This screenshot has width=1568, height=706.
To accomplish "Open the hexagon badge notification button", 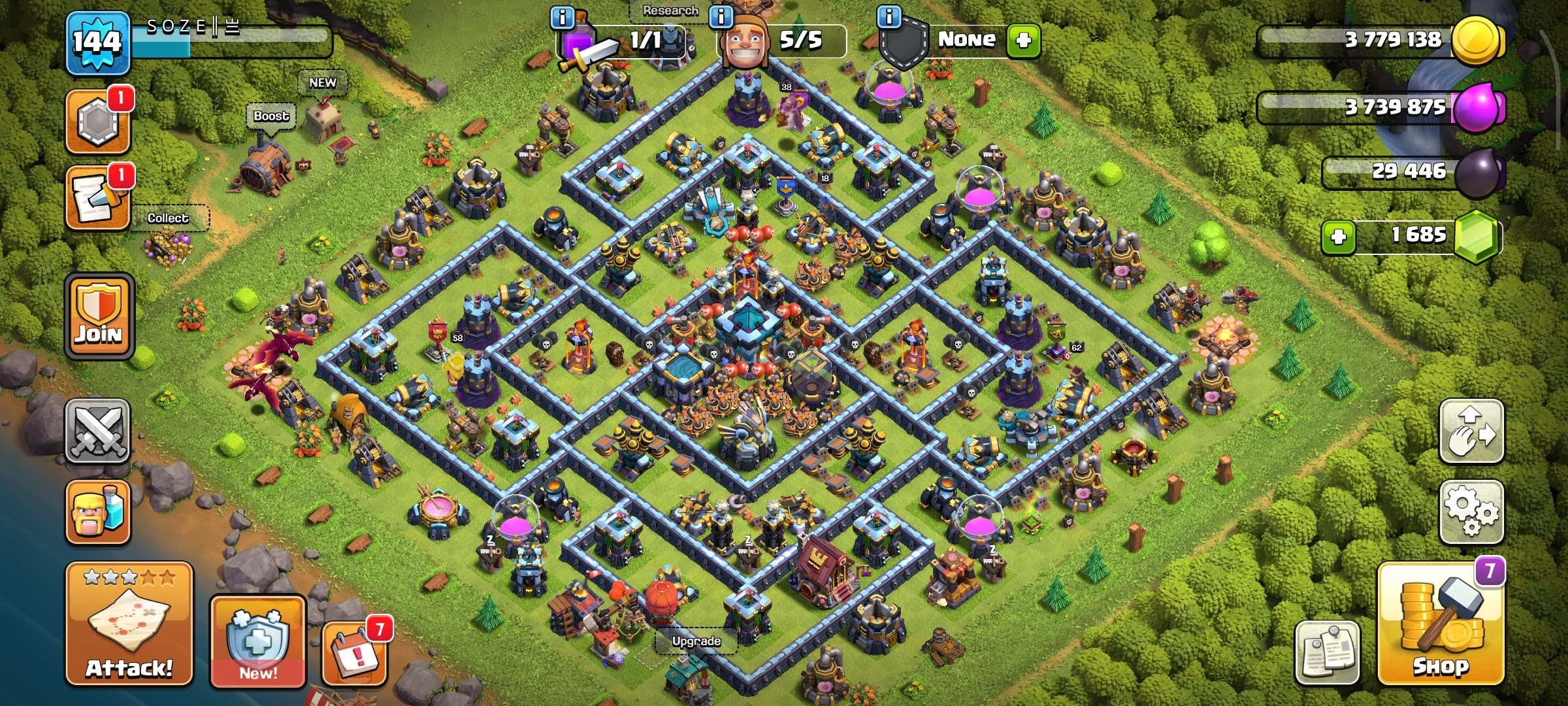I will (x=98, y=122).
